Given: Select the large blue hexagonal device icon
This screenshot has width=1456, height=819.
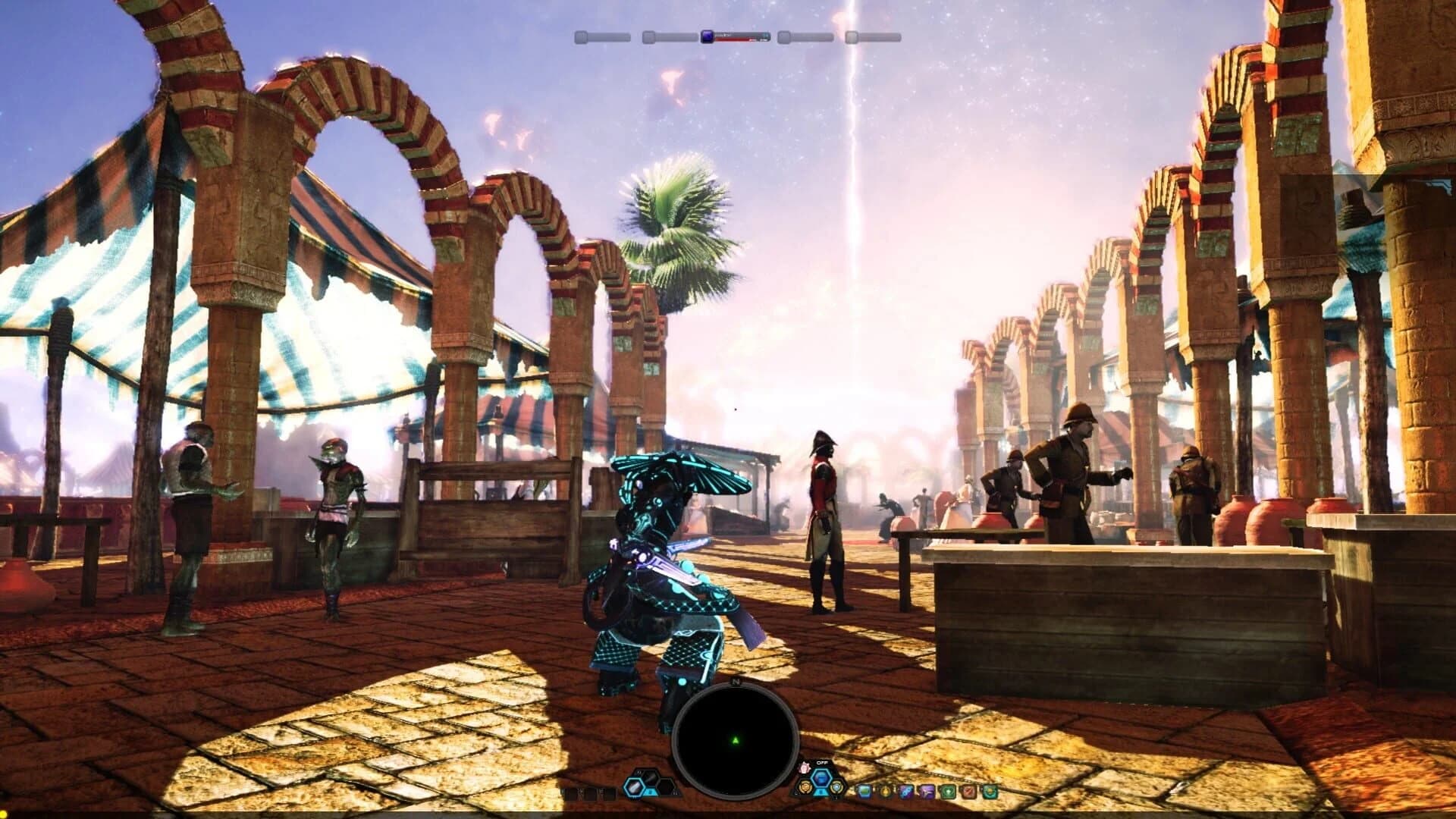Looking at the screenshot, I should 821,776.
